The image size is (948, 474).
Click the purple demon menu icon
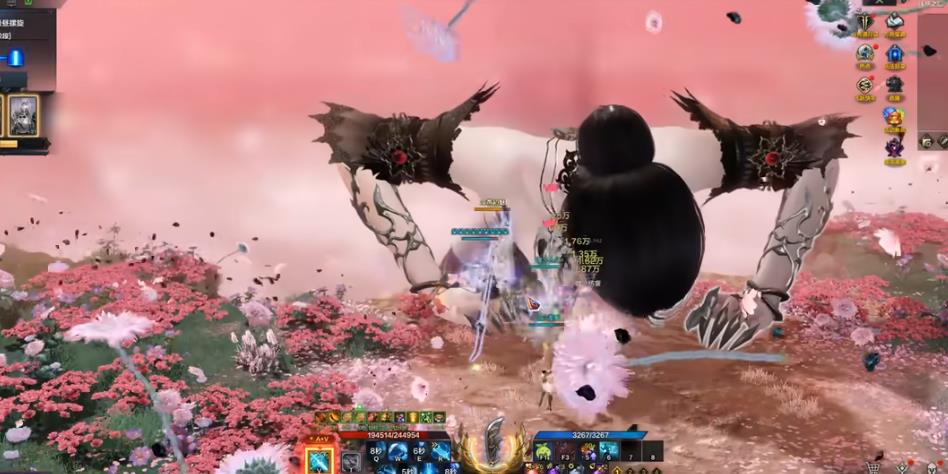point(894,149)
